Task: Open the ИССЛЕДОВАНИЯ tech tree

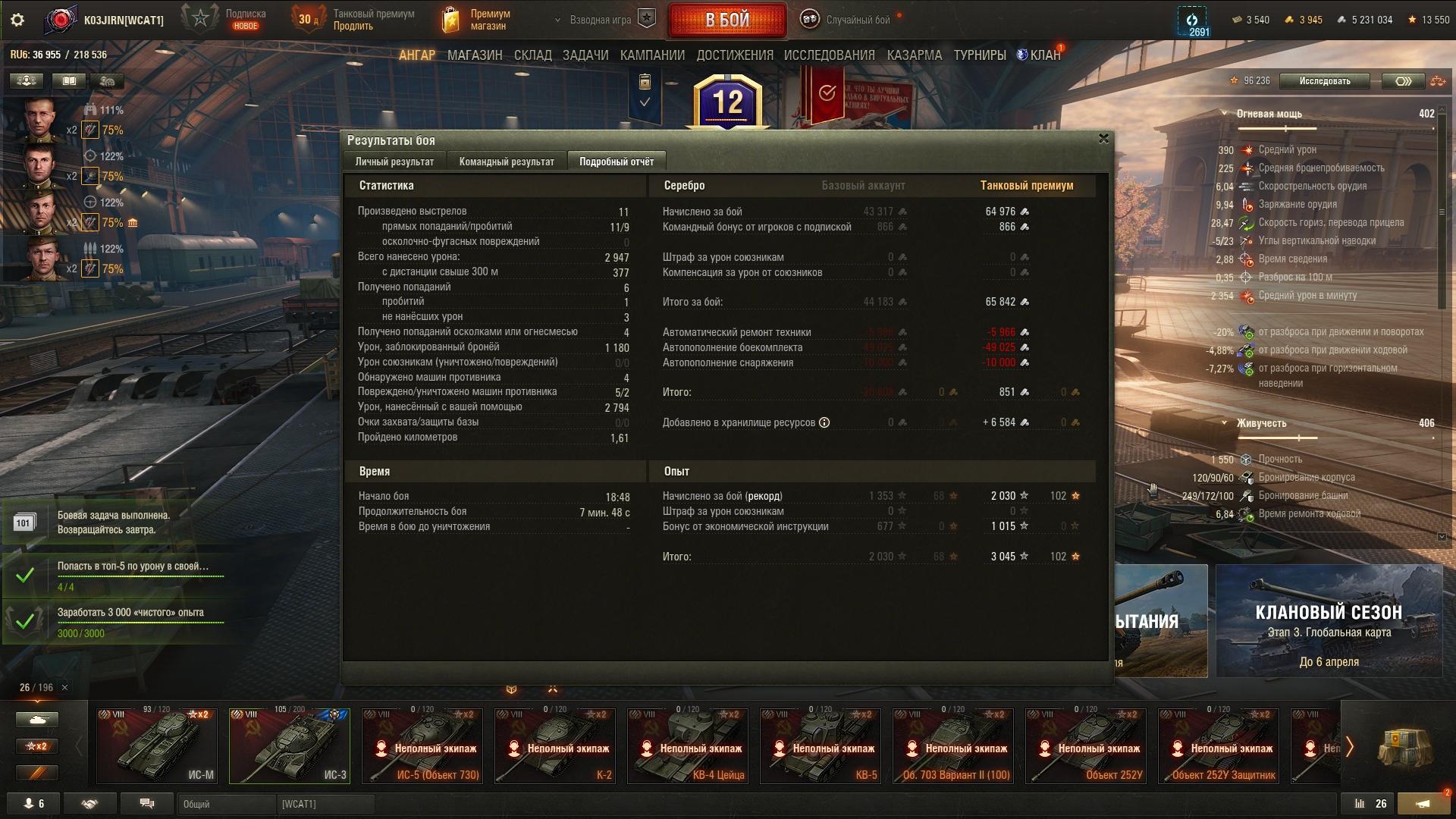Action: (829, 55)
